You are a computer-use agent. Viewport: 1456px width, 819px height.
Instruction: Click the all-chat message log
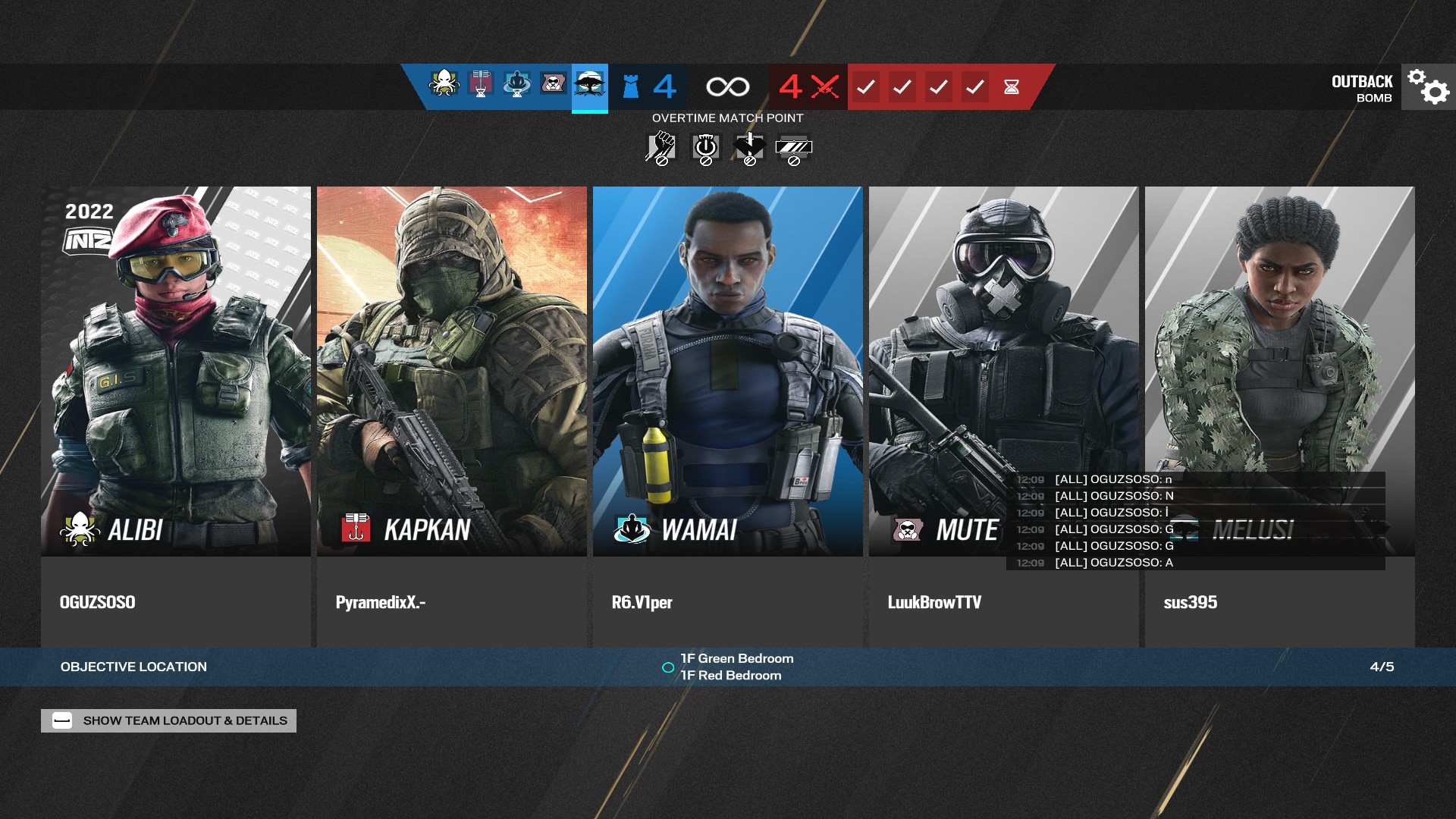pos(1195,521)
